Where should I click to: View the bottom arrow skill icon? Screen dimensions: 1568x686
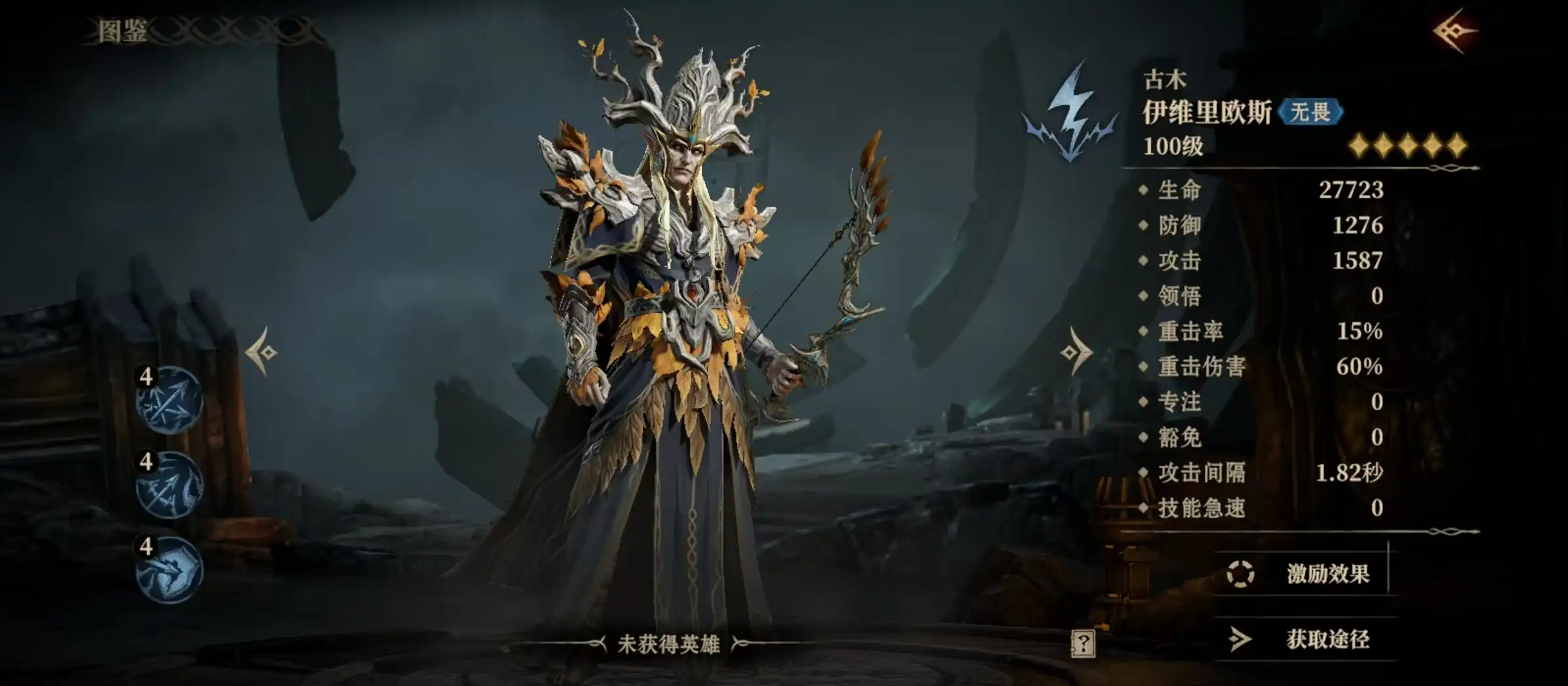[x=169, y=570]
